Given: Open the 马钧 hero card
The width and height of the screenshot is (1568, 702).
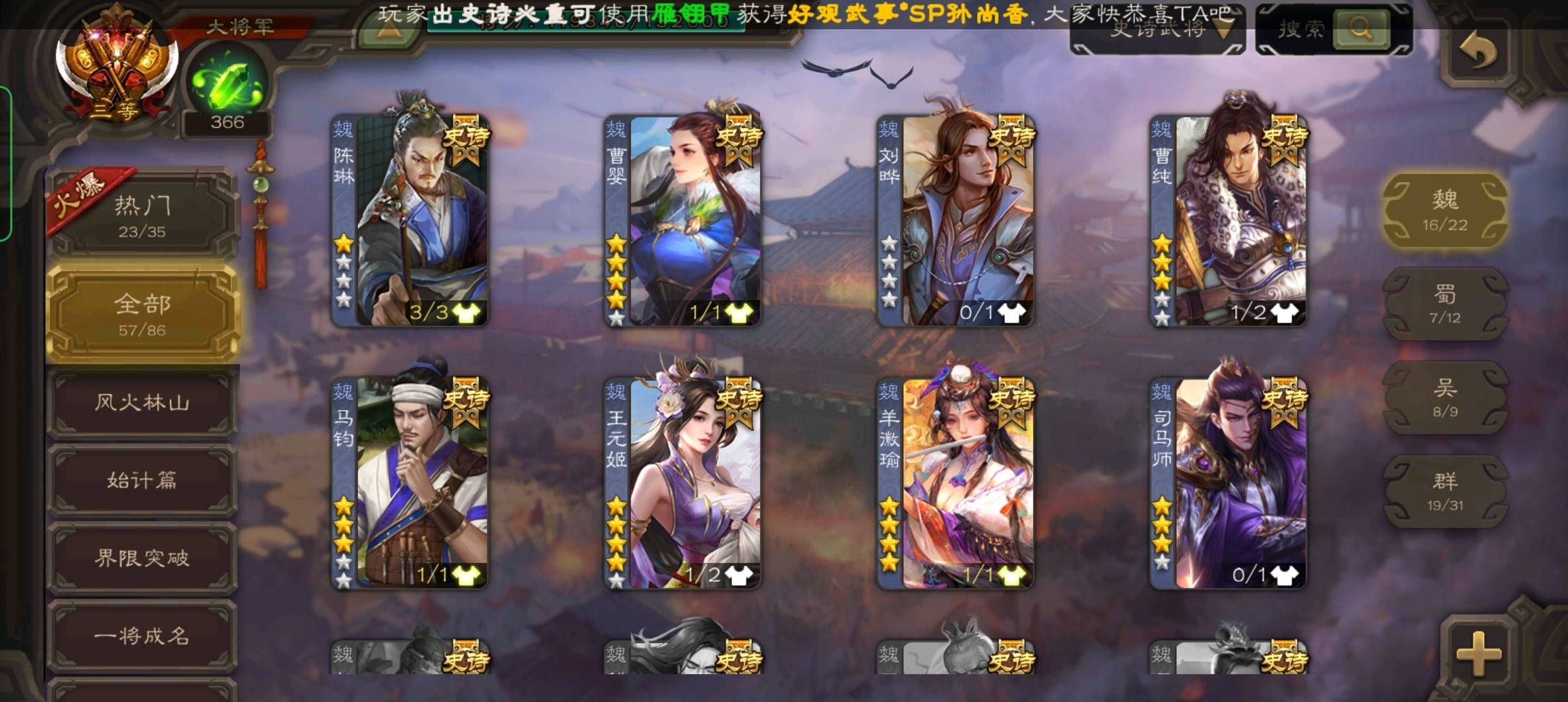Looking at the screenshot, I should coord(410,483).
